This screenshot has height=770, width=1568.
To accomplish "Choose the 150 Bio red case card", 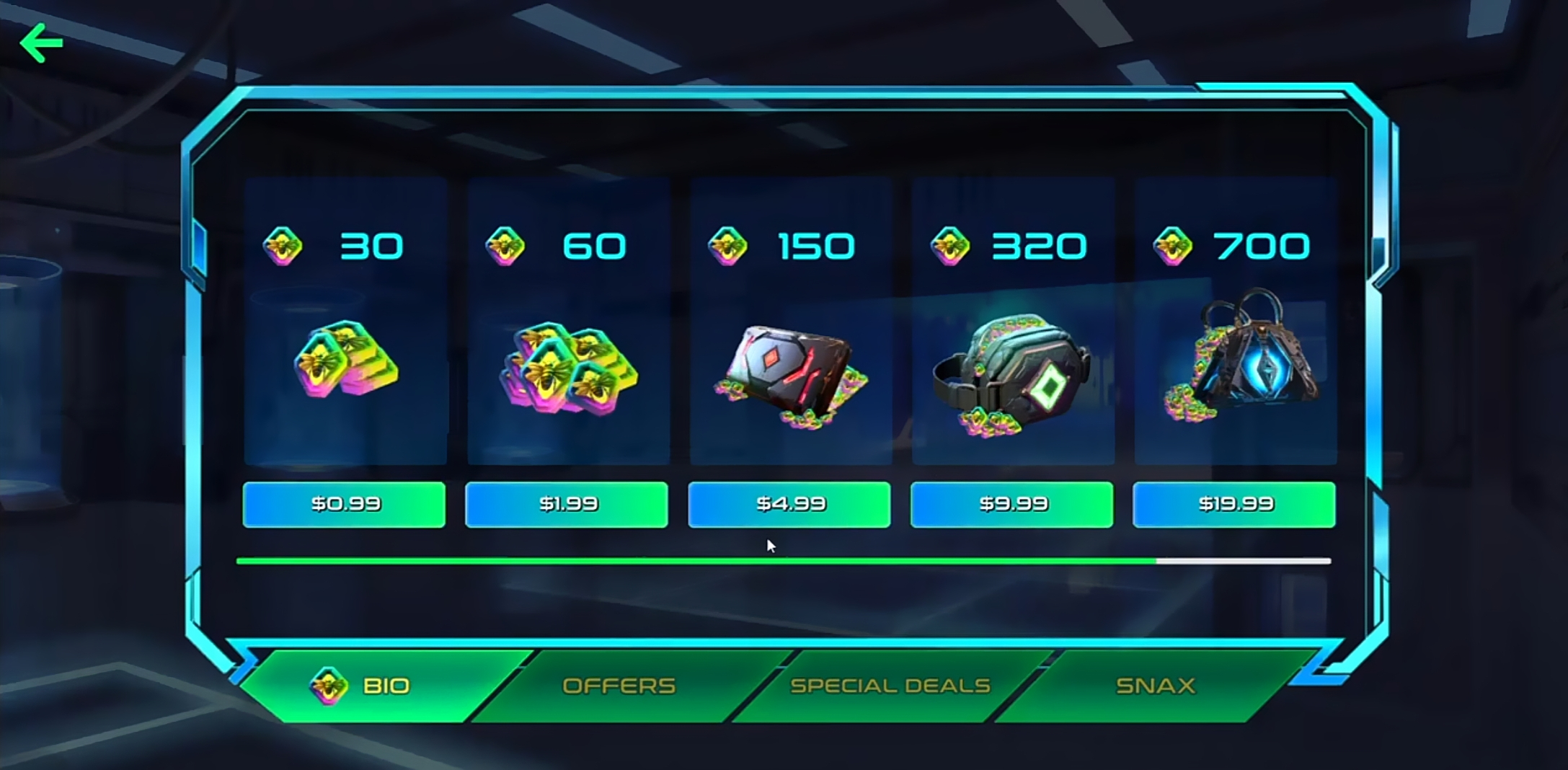I will [791, 322].
